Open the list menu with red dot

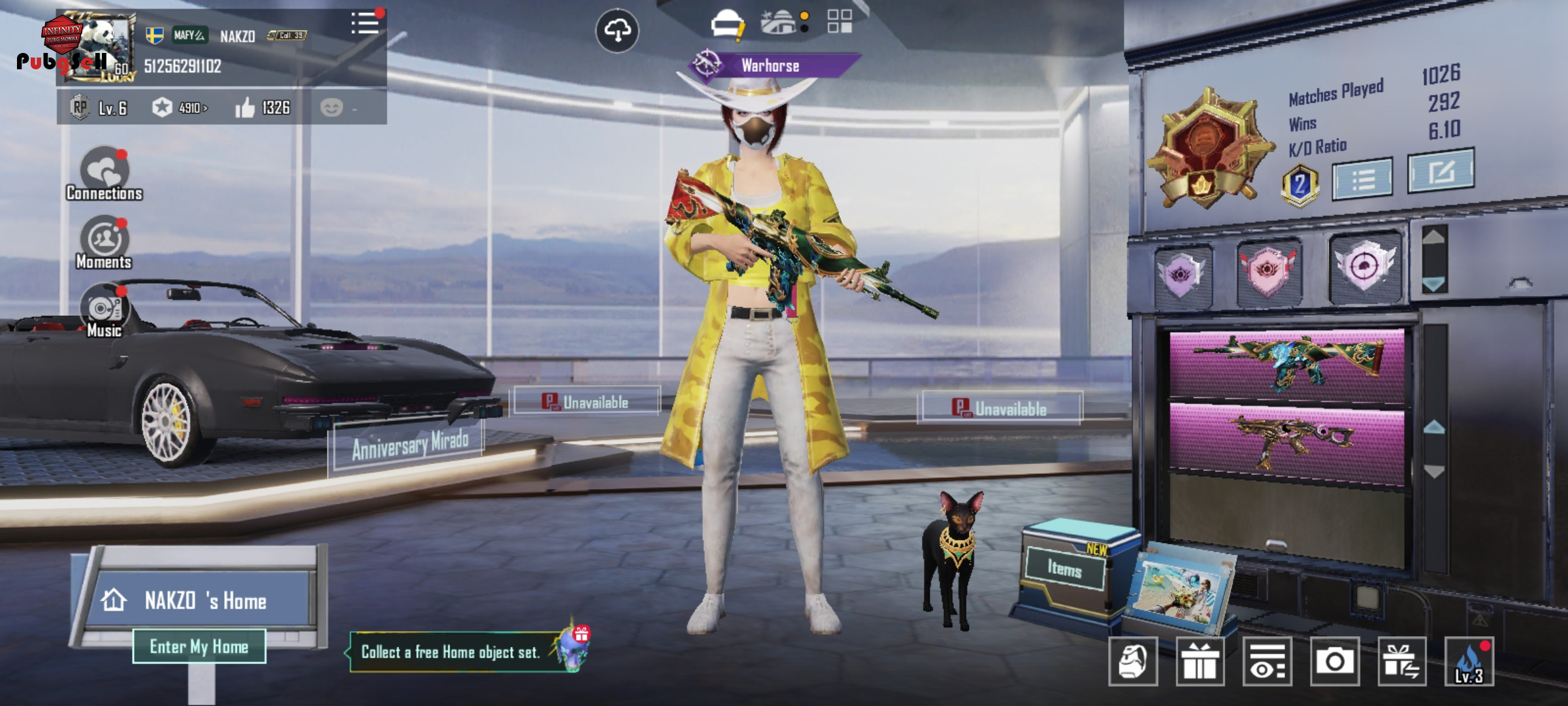pos(365,24)
